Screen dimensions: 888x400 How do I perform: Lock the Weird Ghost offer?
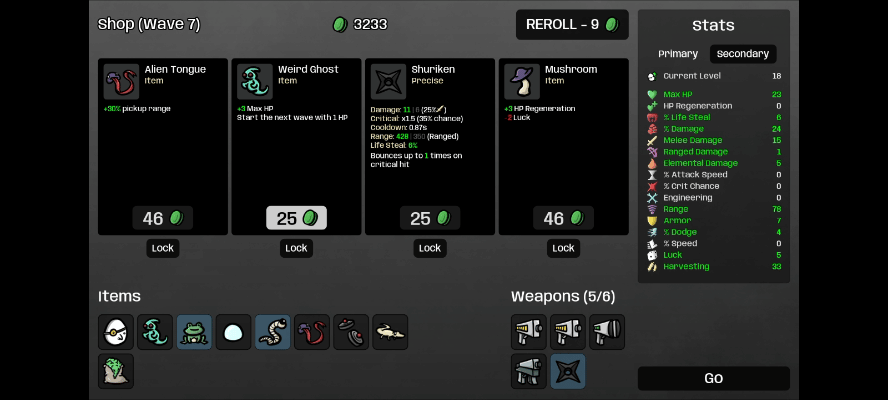tap(296, 248)
